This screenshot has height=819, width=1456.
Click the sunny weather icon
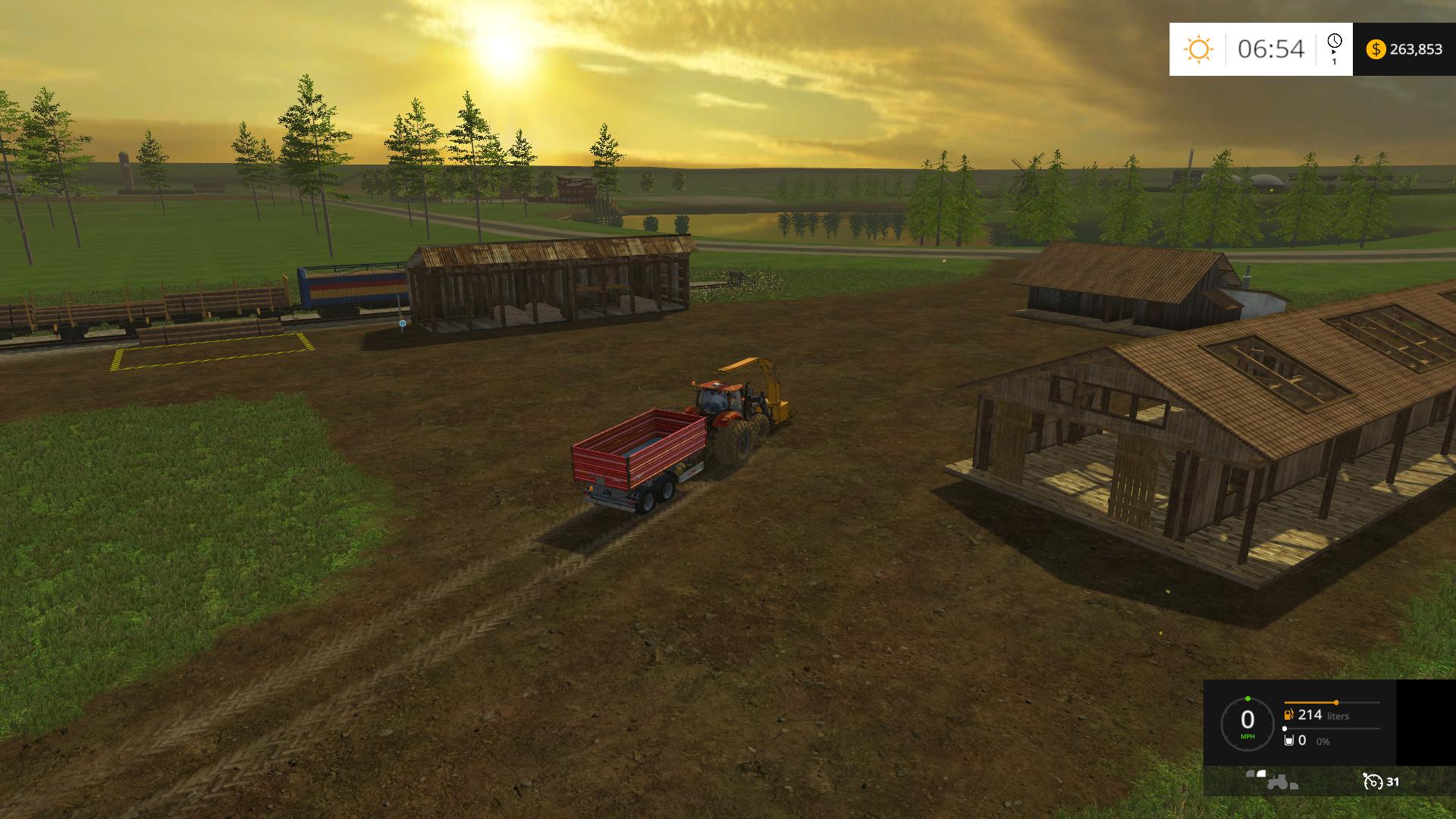(1198, 49)
